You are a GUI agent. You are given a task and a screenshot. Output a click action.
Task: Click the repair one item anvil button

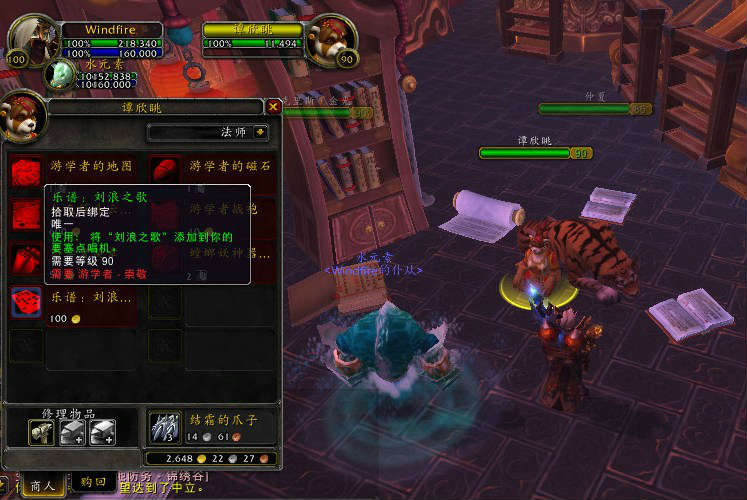(x=41, y=431)
